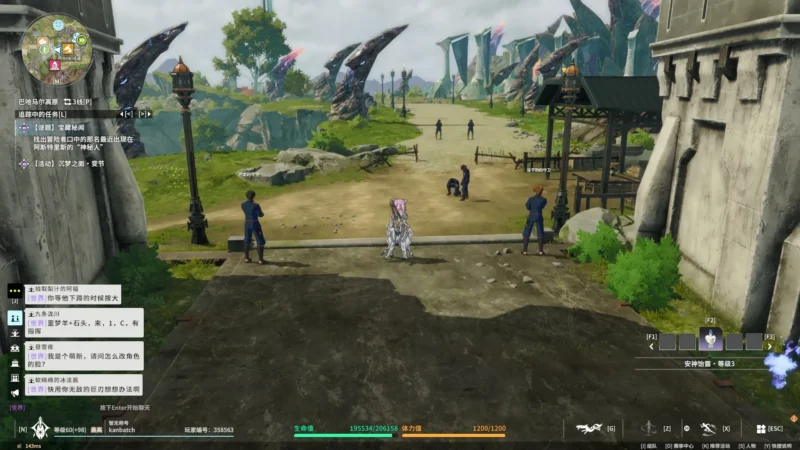
Task: Cycle item bar right with arrow
Action: (x=771, y=347)
